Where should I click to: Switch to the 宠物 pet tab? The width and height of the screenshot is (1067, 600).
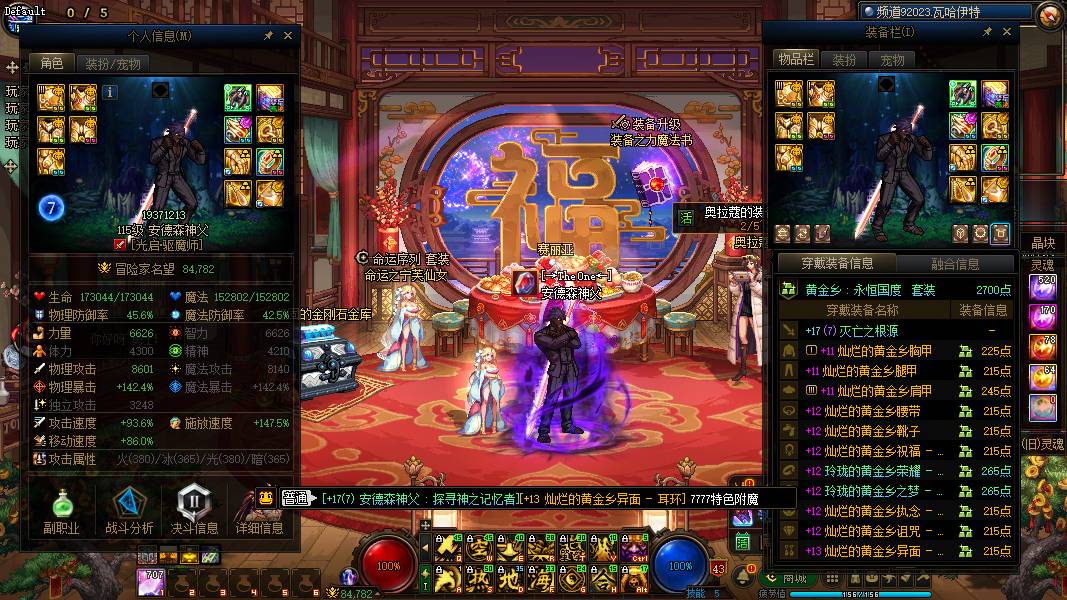tap(891, 60)
